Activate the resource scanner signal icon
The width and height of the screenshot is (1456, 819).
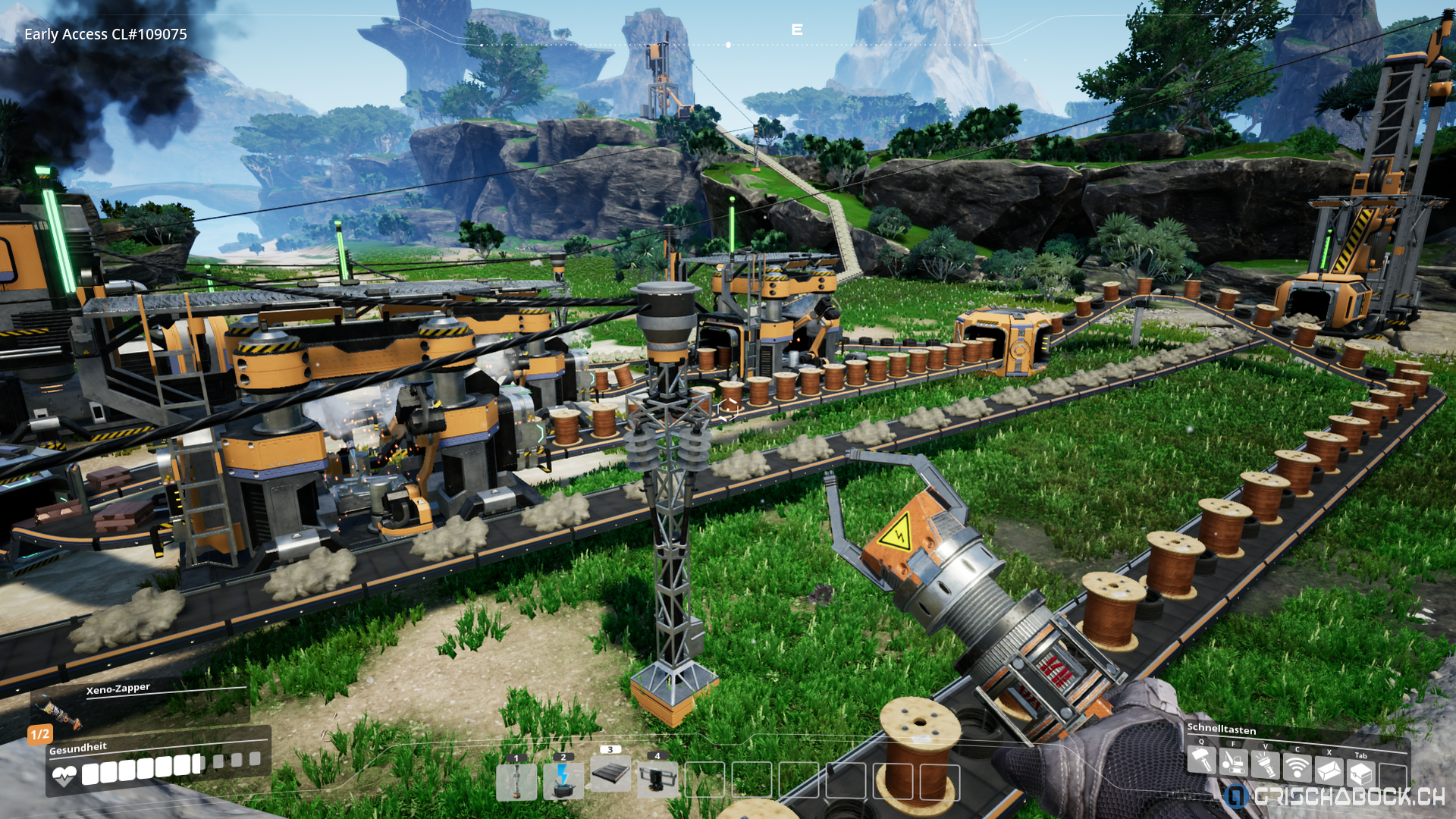[x=1298, y=770]
